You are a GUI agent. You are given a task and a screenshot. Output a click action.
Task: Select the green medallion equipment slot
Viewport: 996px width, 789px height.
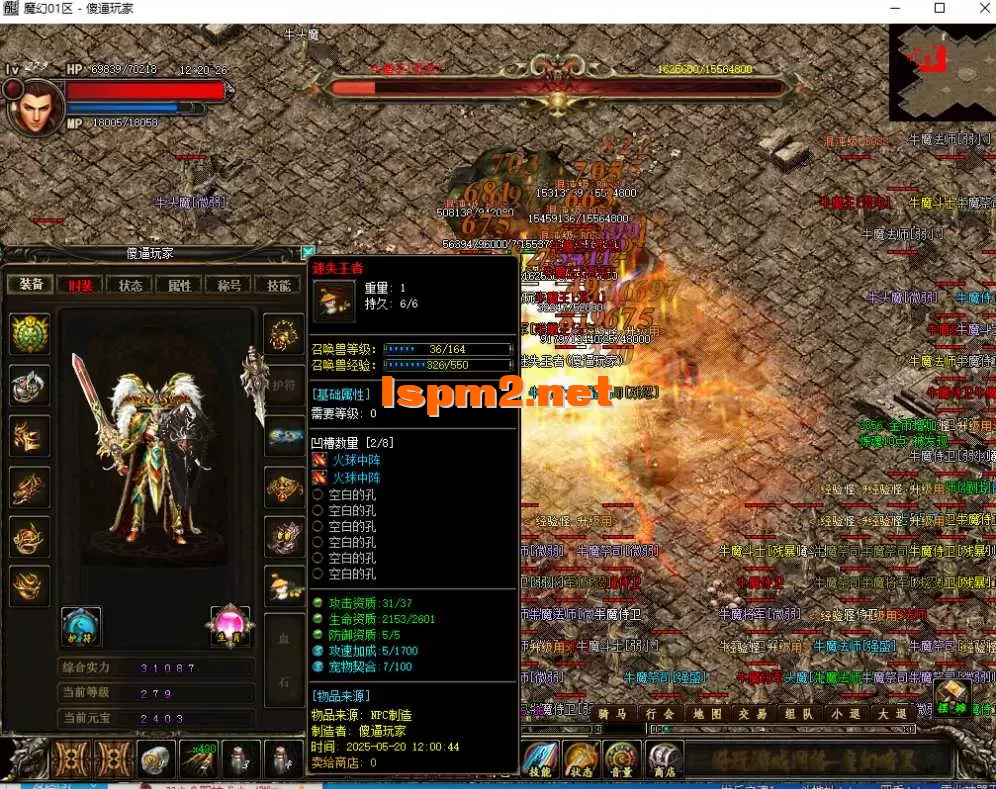tap(29, 334)
